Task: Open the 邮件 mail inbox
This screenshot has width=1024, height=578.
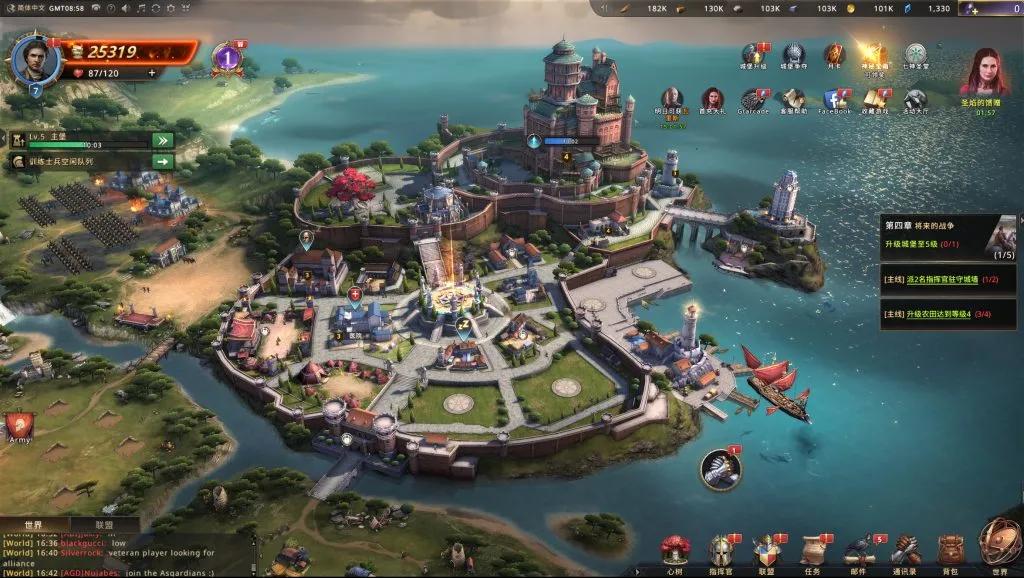Action: [x=857, y=552]
